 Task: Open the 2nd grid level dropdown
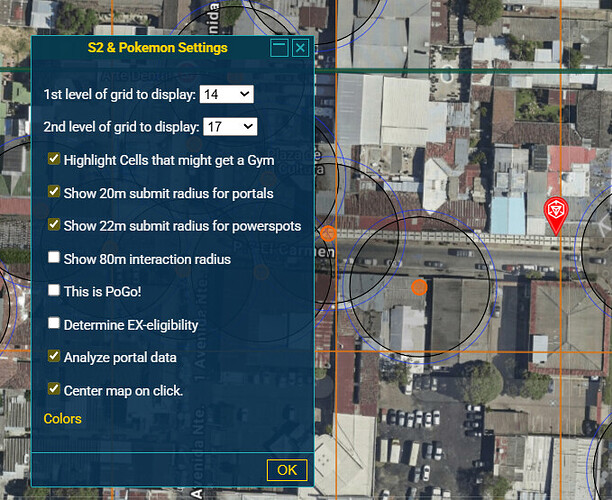(x=230, y=127)
